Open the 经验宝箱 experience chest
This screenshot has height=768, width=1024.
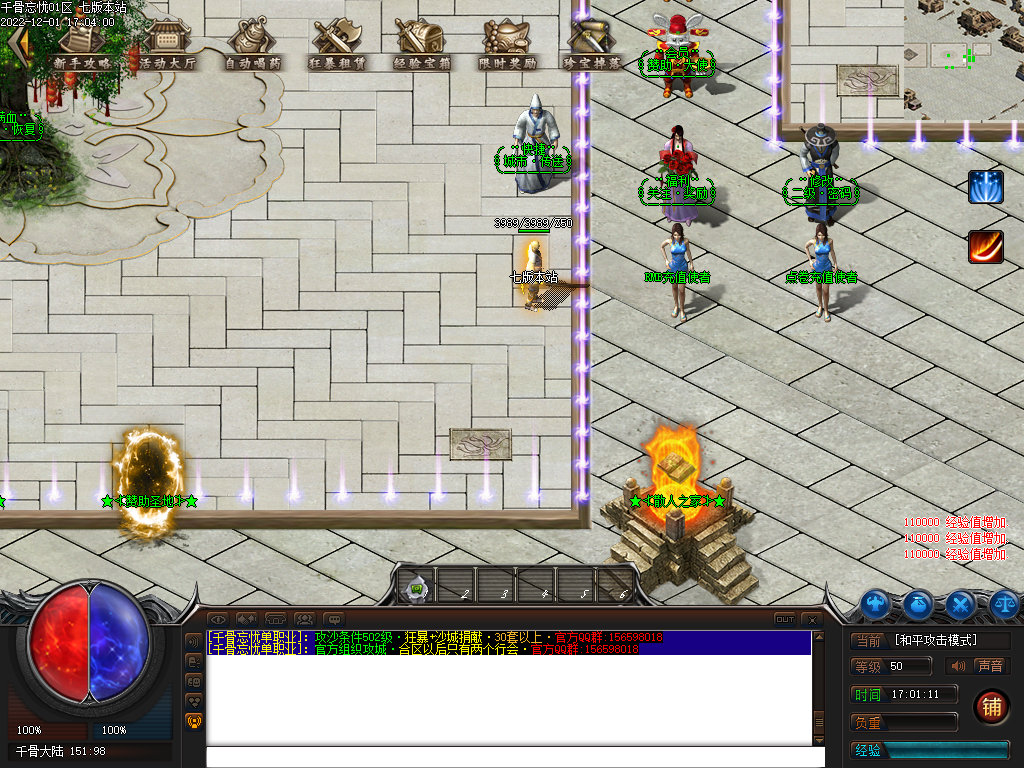coord(422,45)
